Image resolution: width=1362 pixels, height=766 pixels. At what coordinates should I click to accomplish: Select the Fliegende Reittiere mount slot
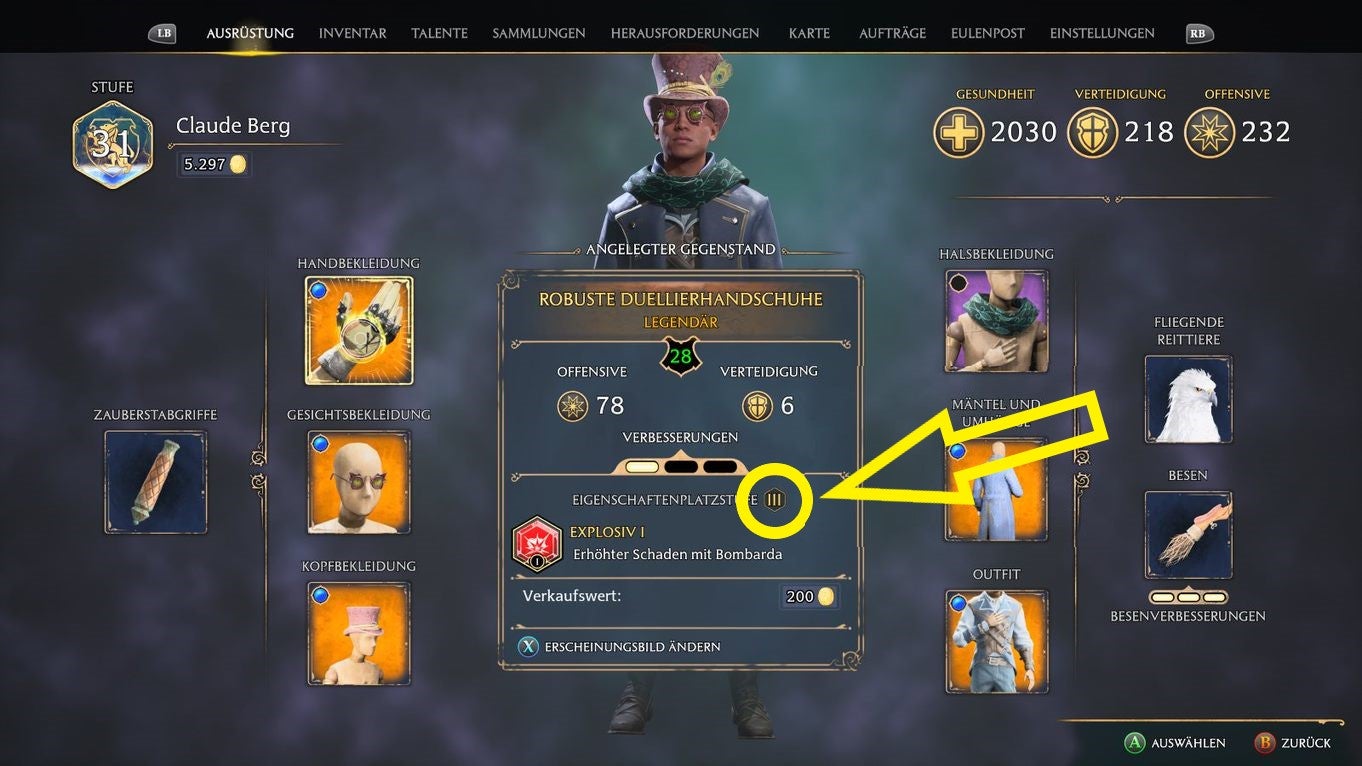[1187, 399]
